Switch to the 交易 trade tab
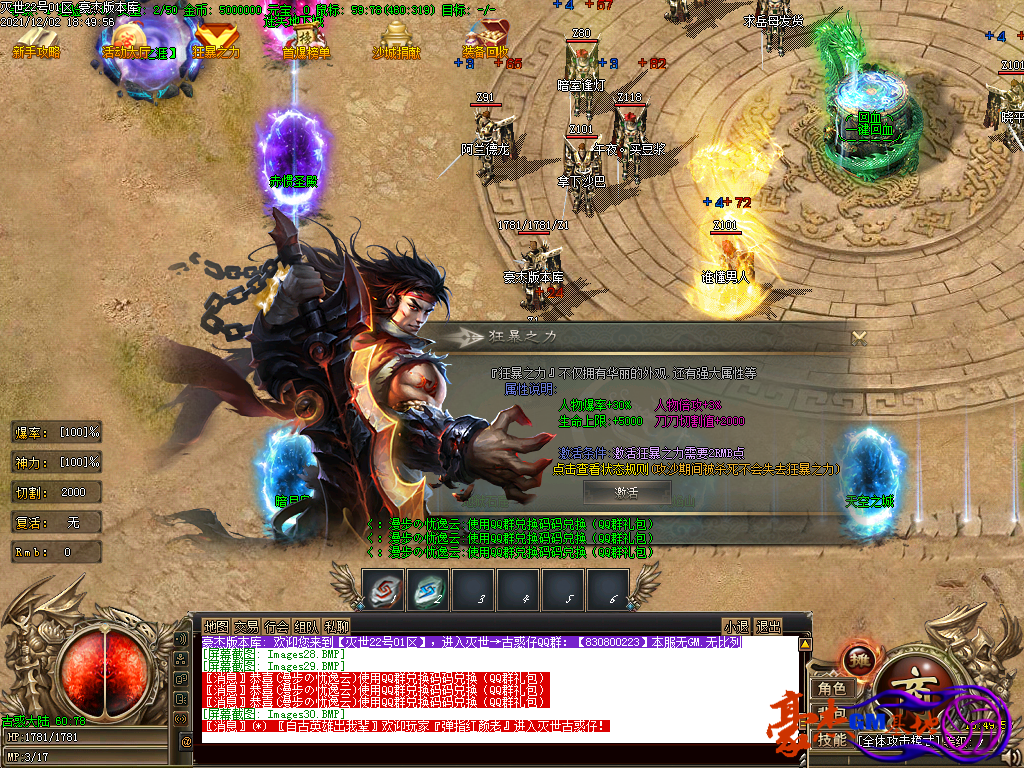 click(246, 627)
